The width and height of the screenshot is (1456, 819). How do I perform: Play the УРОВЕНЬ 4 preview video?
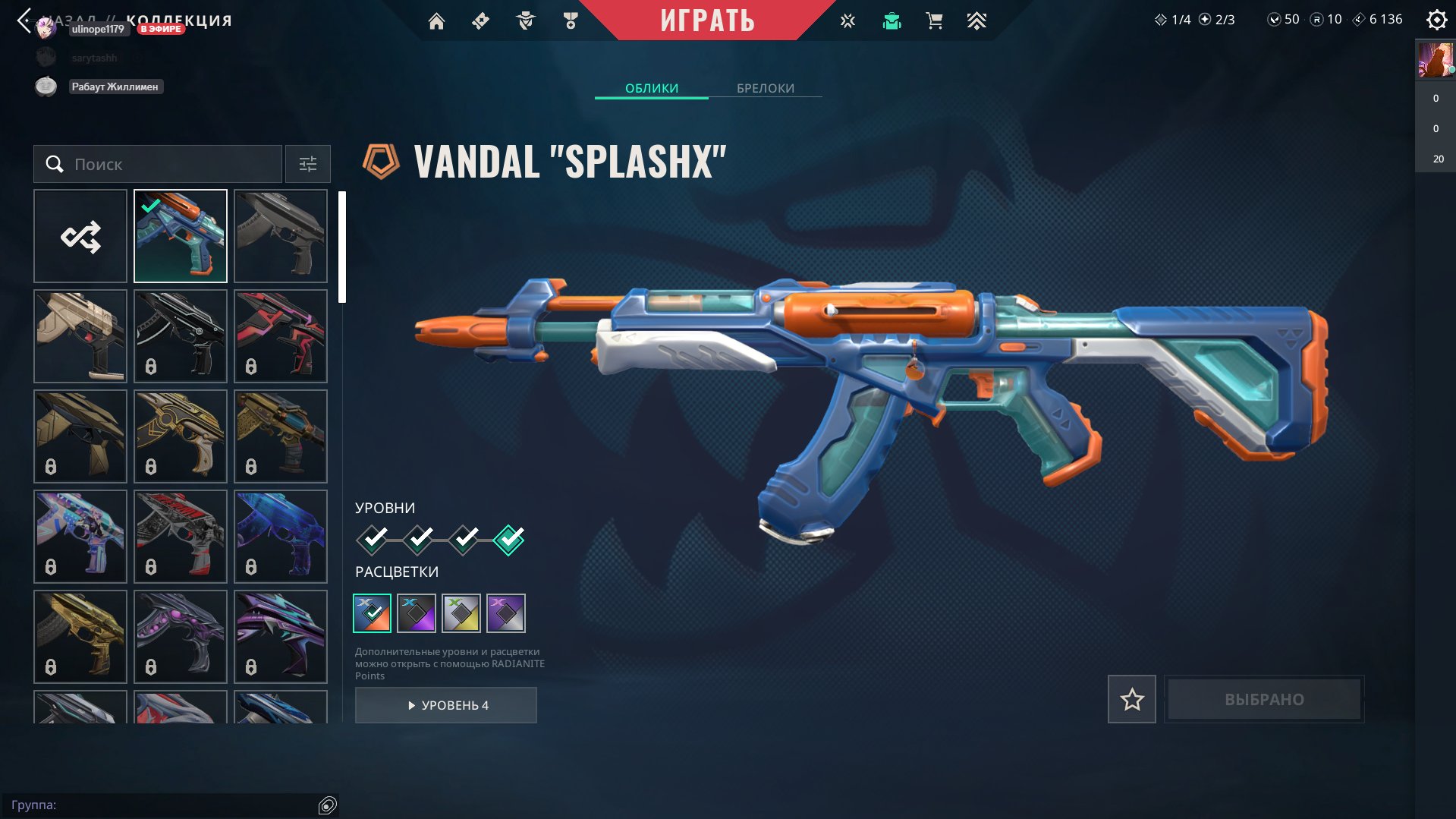point(445,705)
